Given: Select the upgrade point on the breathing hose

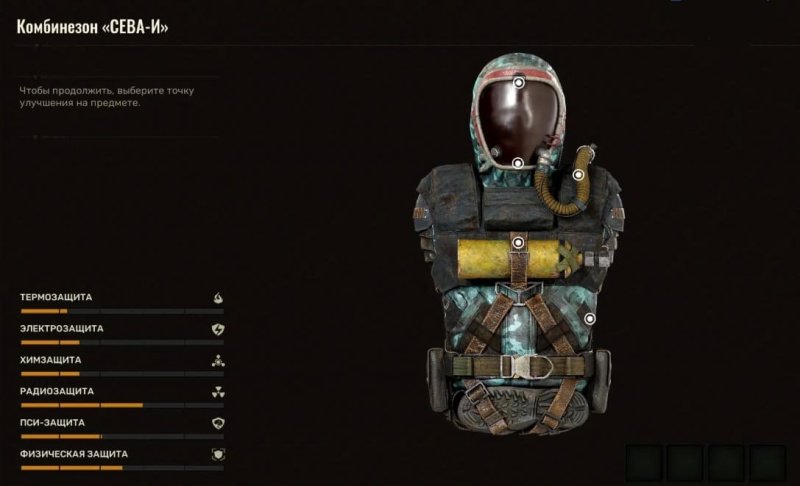Looking at the screenshot, I should 578,175.
